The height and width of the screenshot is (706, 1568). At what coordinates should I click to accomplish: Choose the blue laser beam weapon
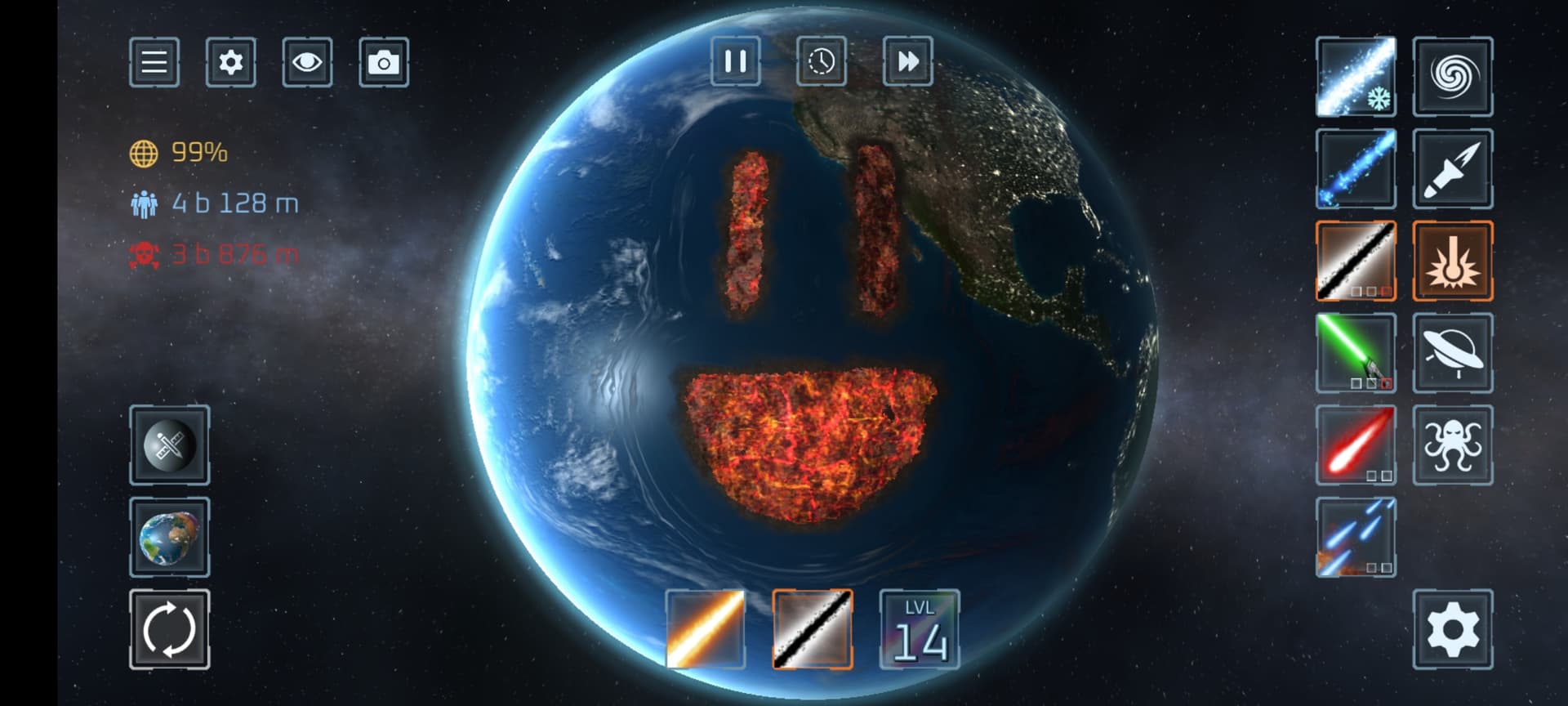tap(1356, 168)
